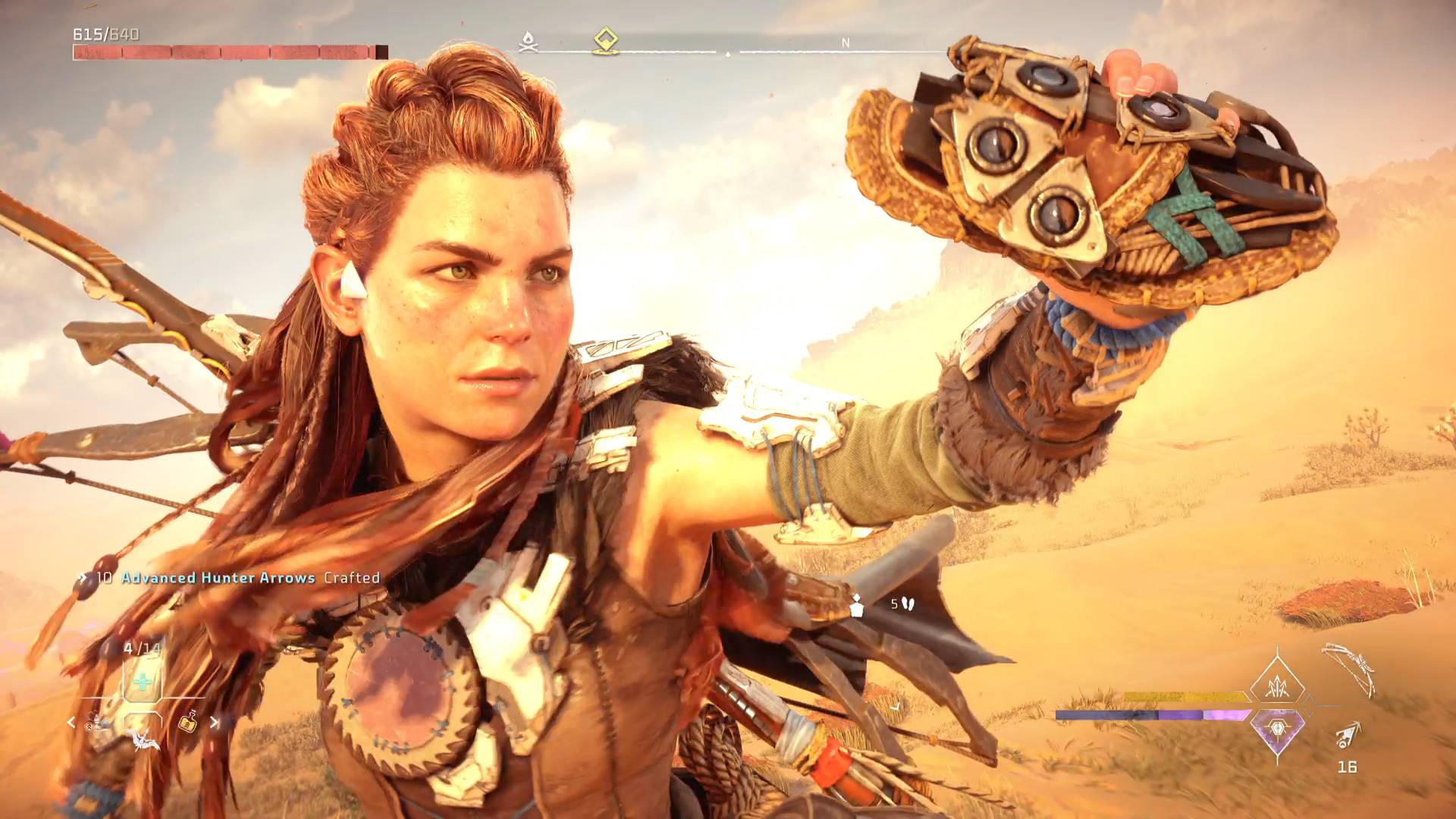Viewport: 1456px width, 819px height.
Task: Click the crouch stealth indicator icon
Action: coord(857,606)
